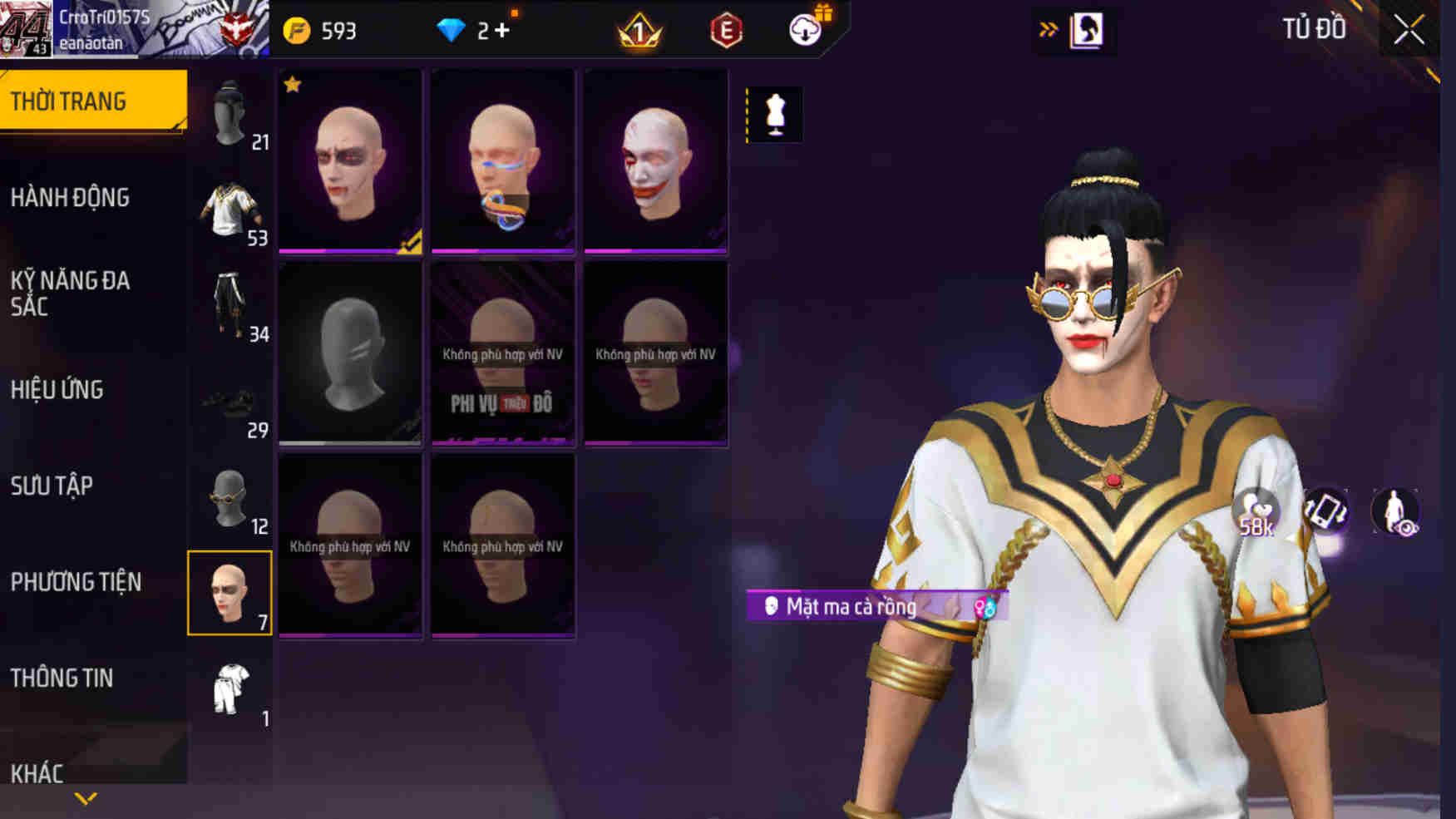Viewport: 1456px width, 819px height.
Task: Click the mannequin outfit preset icon
Action: pos(775,114)
